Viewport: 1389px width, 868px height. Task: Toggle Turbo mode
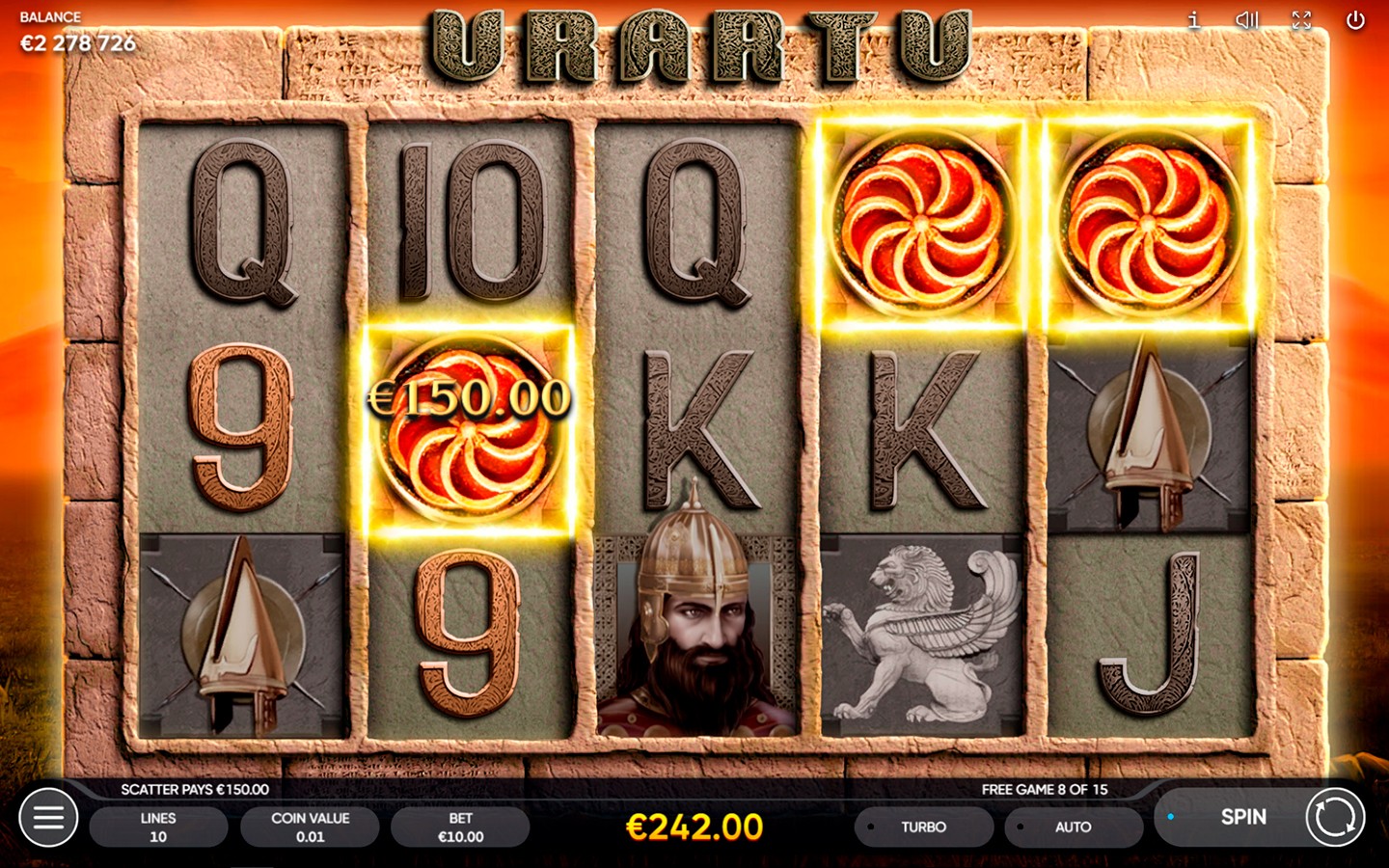click(923, 827)
